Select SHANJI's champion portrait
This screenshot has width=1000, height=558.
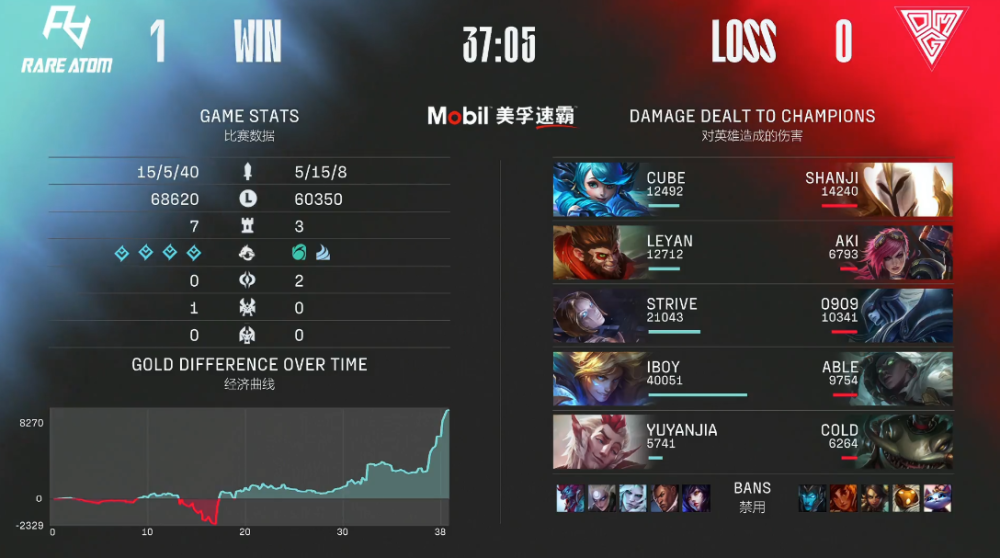coord(908,189)
